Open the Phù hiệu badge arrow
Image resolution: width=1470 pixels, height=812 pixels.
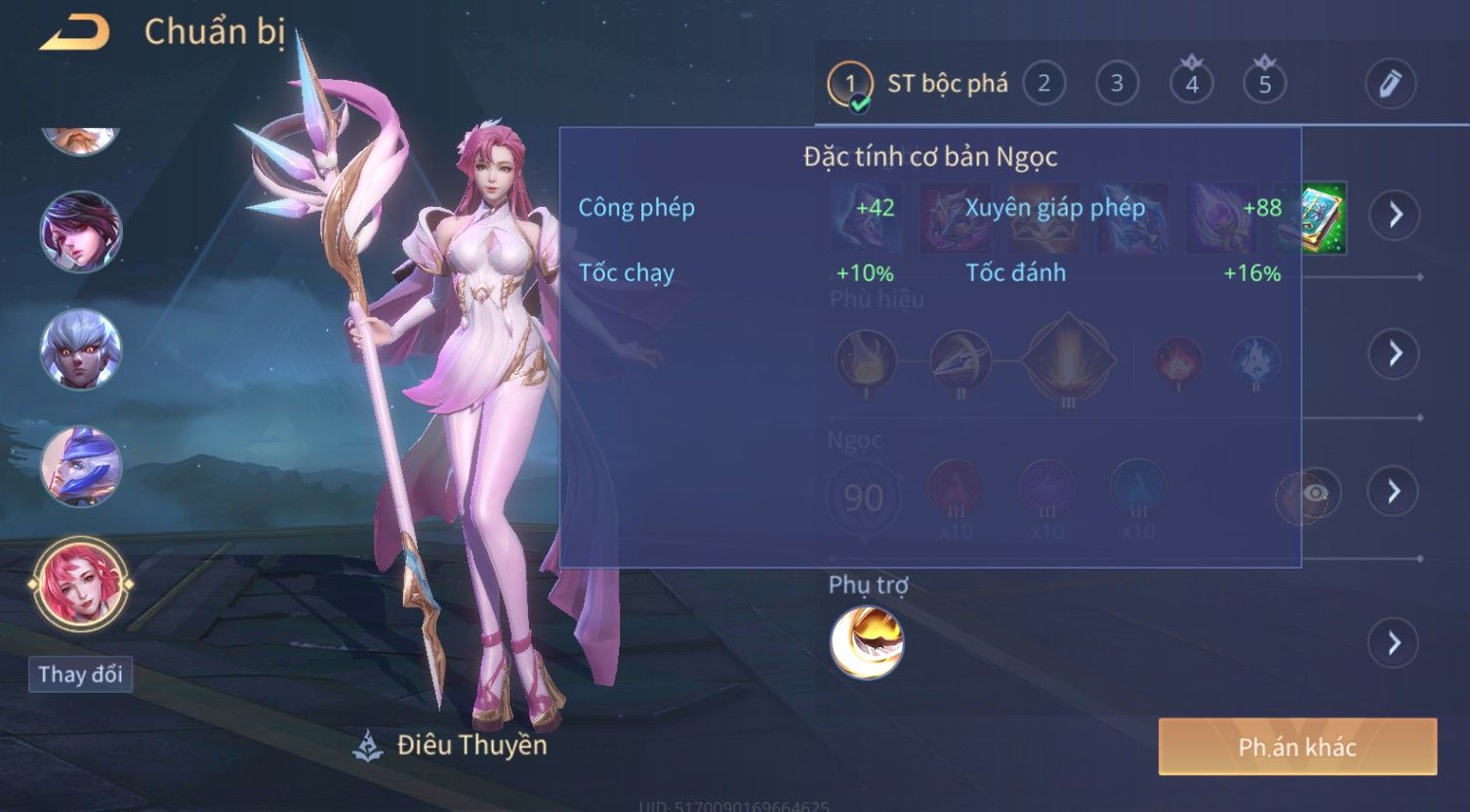click(x=1394, y=353)
